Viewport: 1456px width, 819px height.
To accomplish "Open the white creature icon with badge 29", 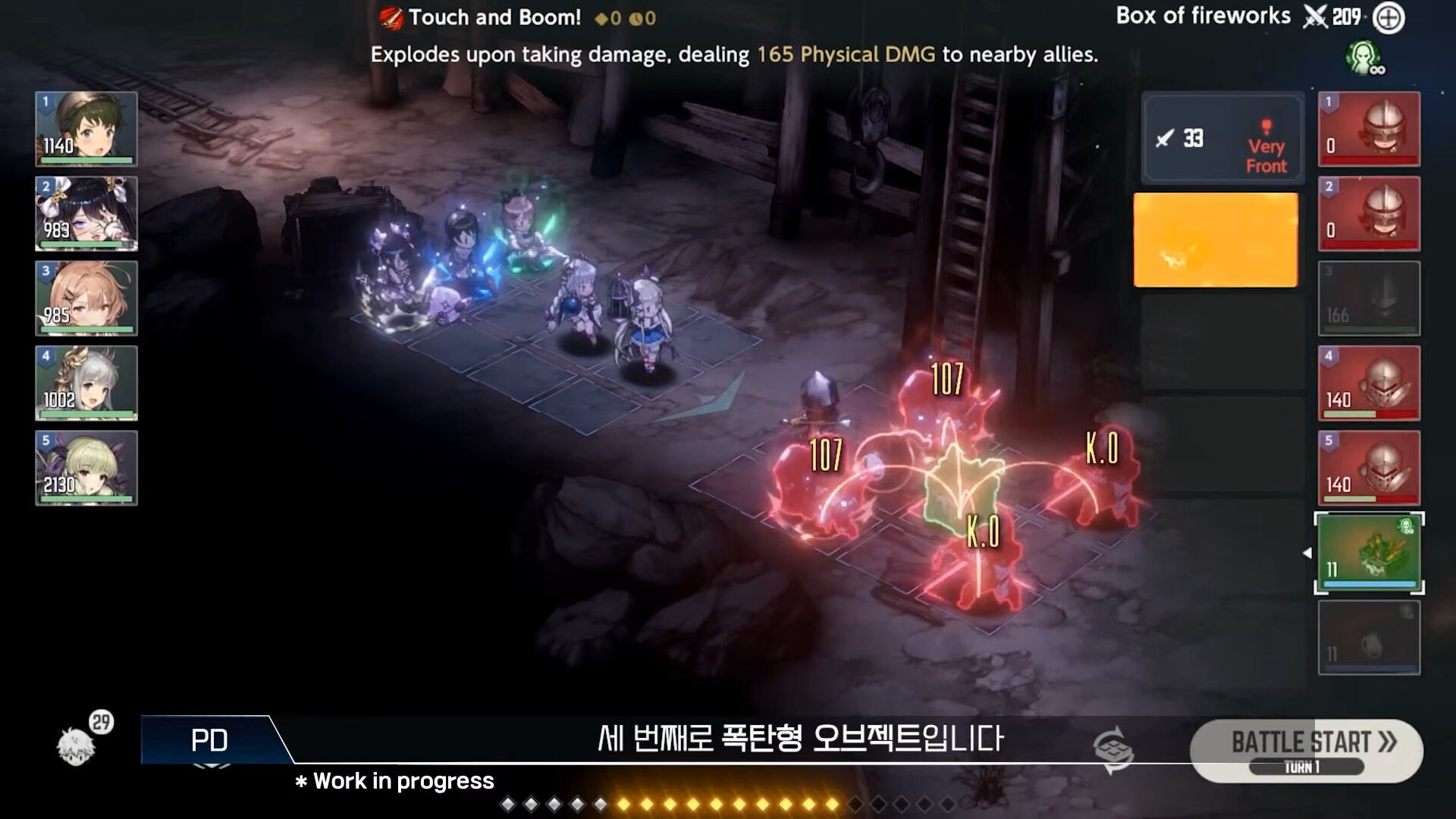I will pos(77,744).
